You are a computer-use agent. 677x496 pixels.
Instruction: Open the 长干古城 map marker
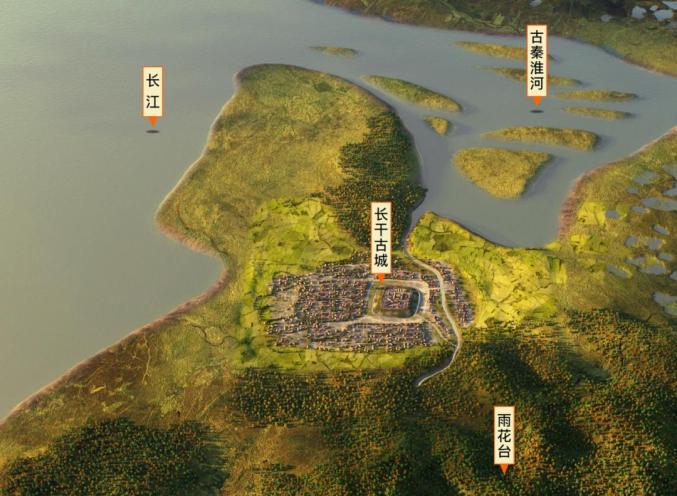380,240
